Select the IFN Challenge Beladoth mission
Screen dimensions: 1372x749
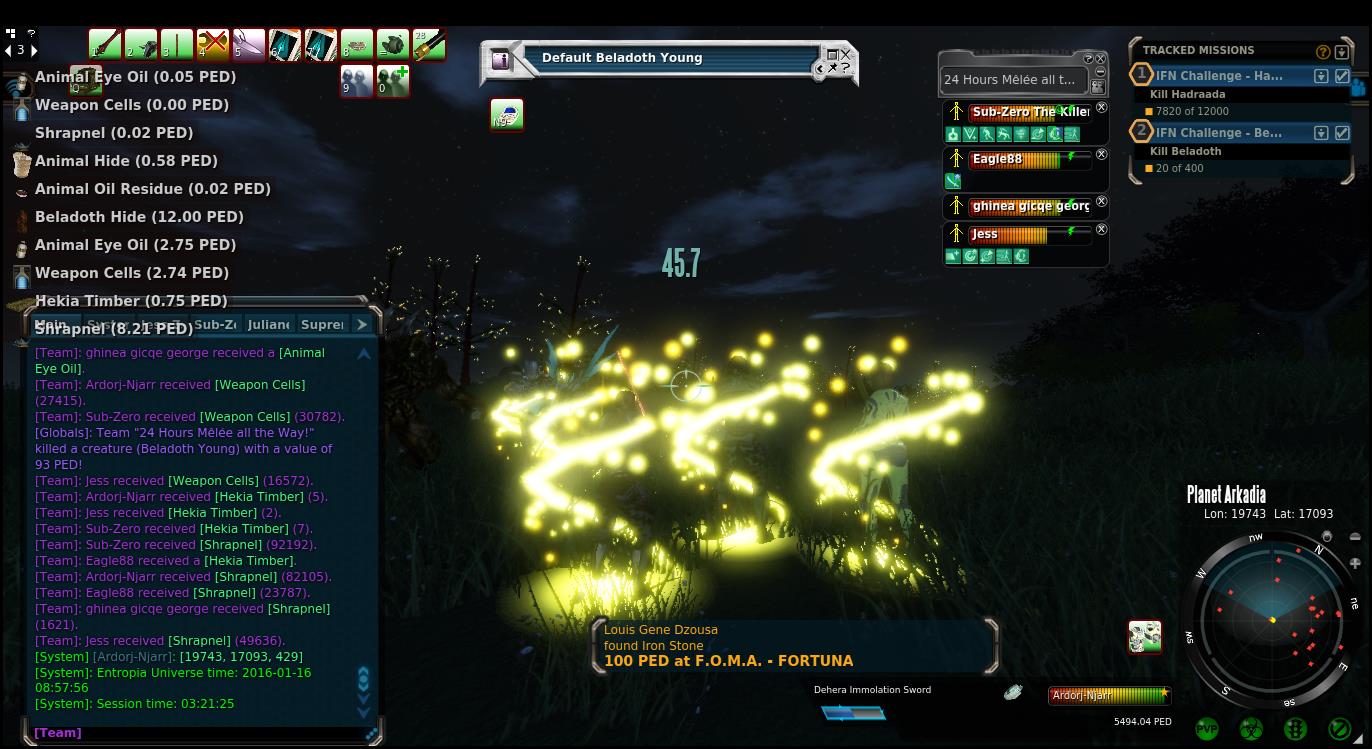tap(1219, 133)
